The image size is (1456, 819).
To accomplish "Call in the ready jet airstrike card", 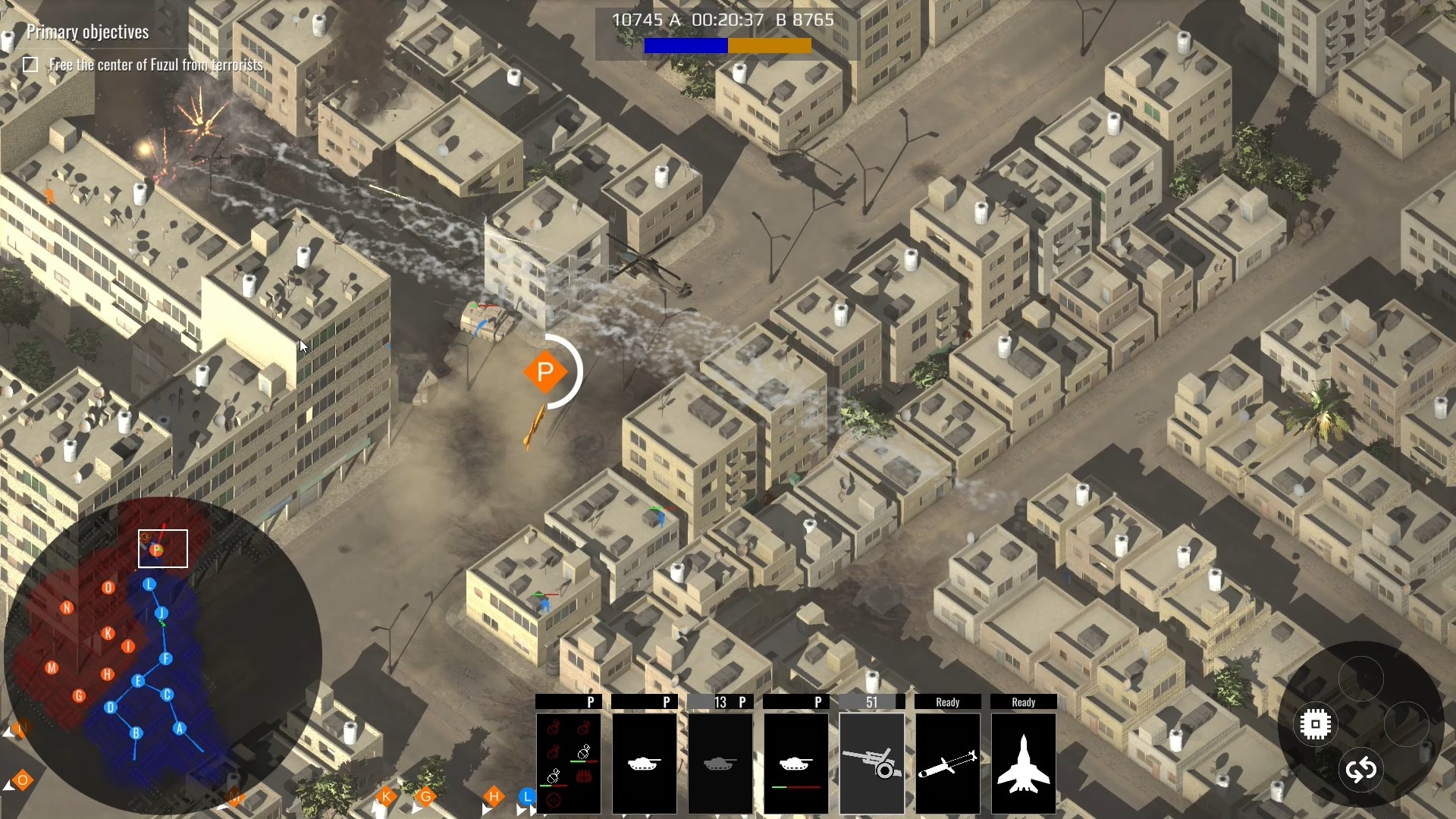I will tap(1023, 762).
